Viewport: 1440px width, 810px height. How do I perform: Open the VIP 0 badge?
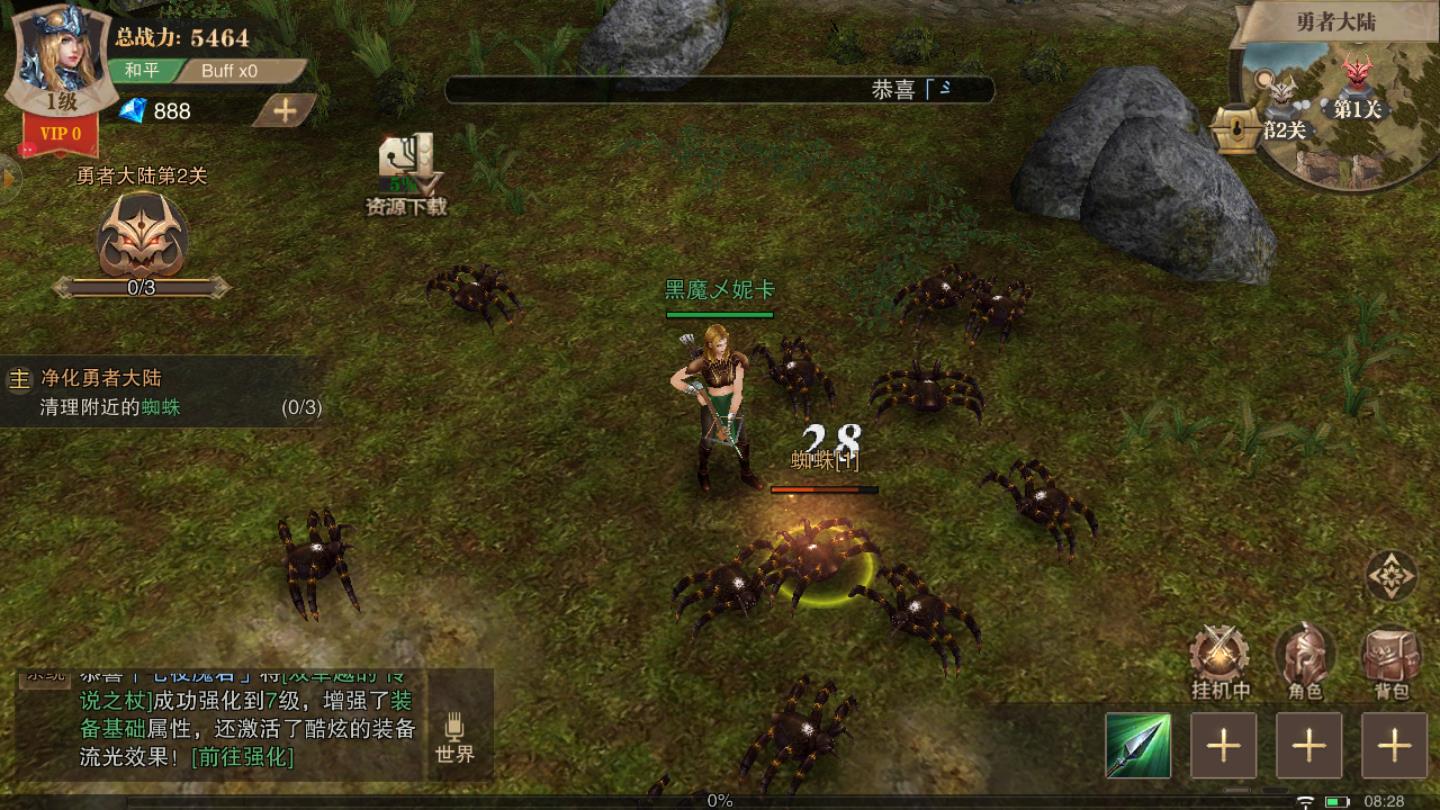click(x=59, y=134)
